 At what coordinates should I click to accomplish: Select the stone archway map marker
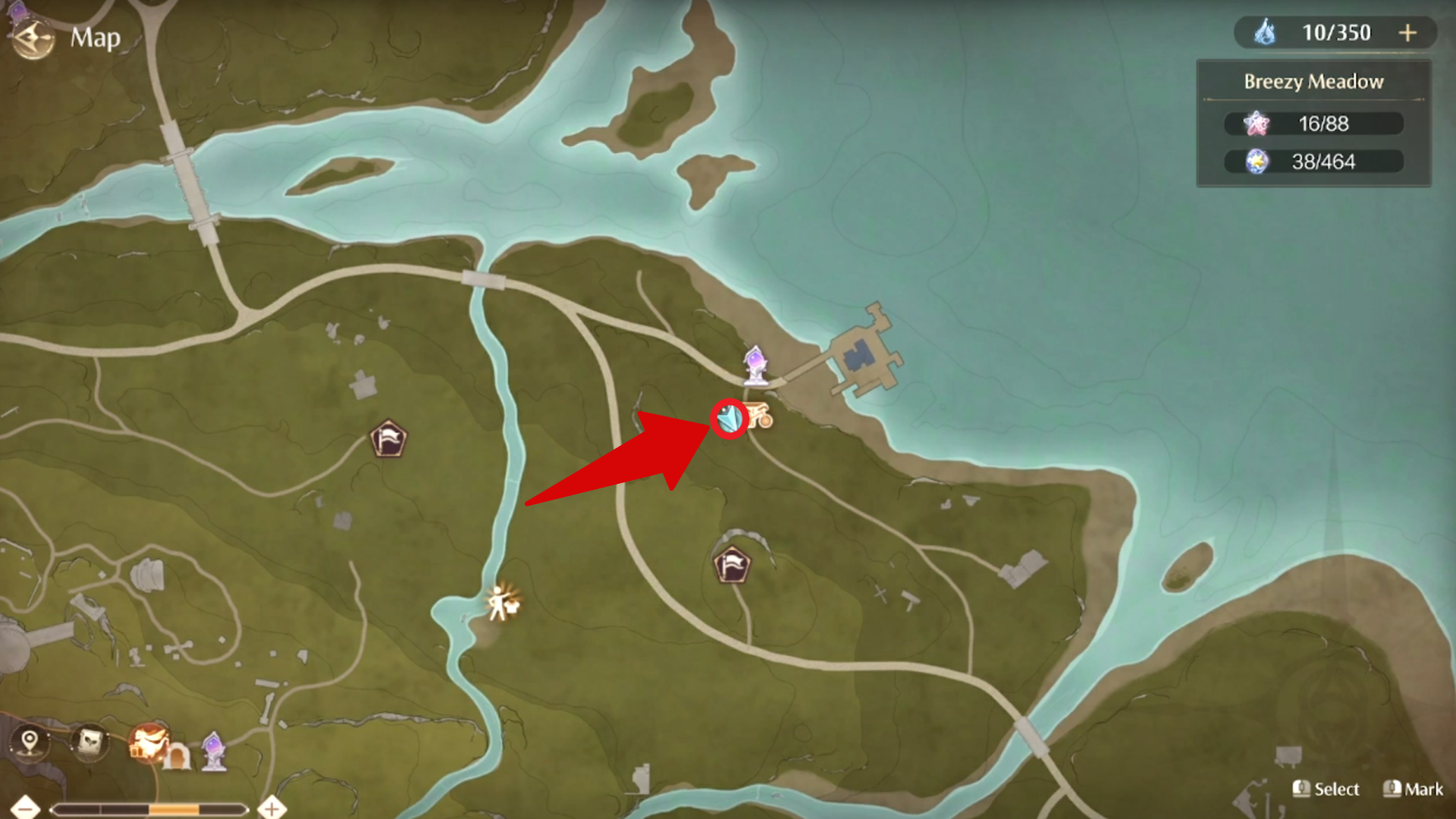[x=177, y=757]
